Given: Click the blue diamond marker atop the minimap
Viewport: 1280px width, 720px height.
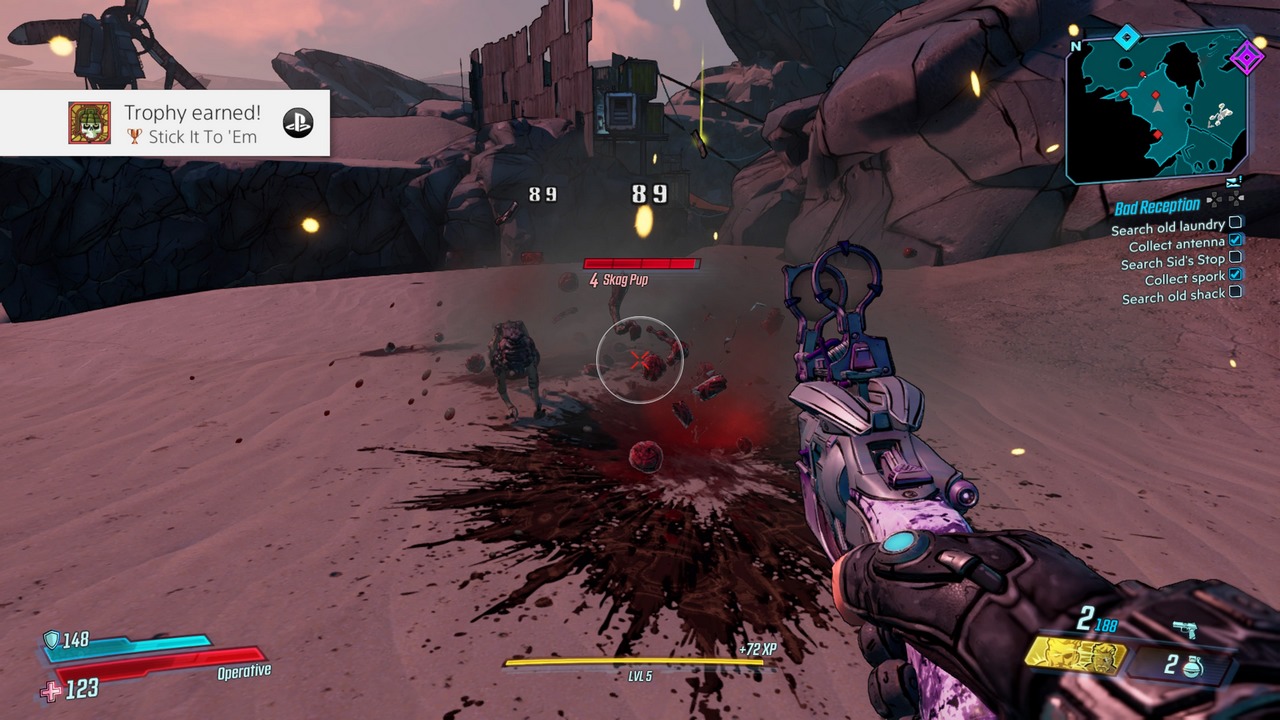Looking at the screenshot, I should coord(1127,38).
